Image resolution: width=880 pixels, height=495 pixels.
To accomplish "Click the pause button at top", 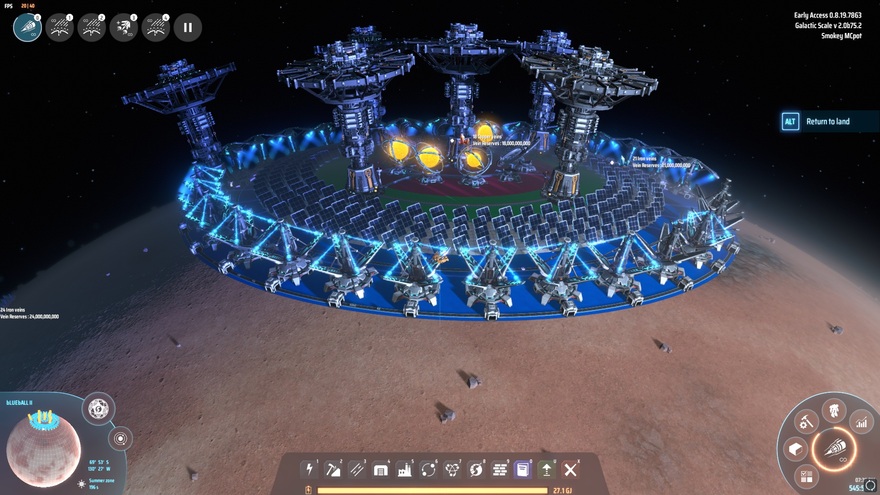I will pyautogui.click(x=187, y=27).
